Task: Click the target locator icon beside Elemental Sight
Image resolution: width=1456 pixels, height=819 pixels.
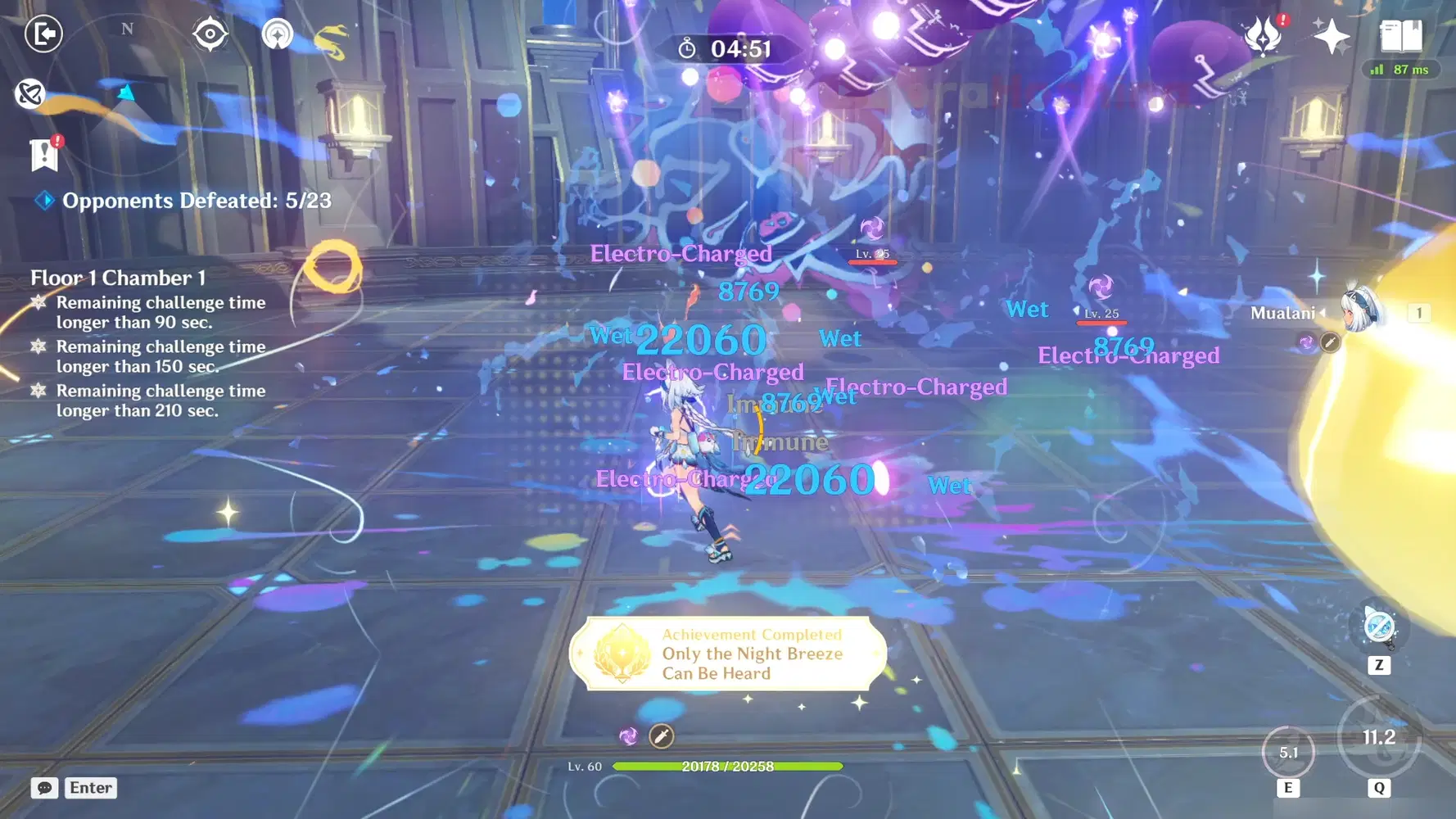Action: coord(277,34)
